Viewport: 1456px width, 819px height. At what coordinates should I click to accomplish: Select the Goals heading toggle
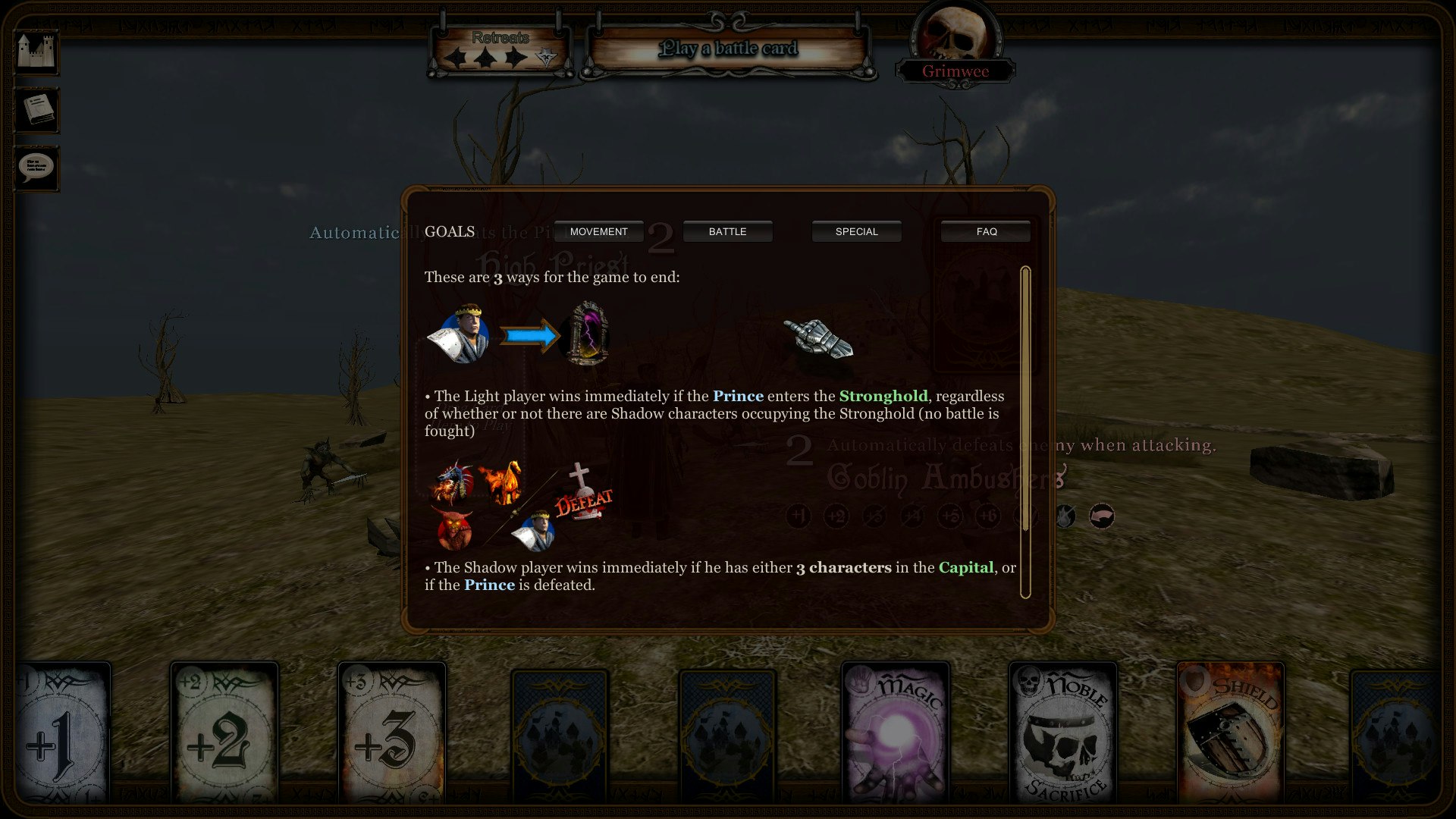(x=449, y=232)
